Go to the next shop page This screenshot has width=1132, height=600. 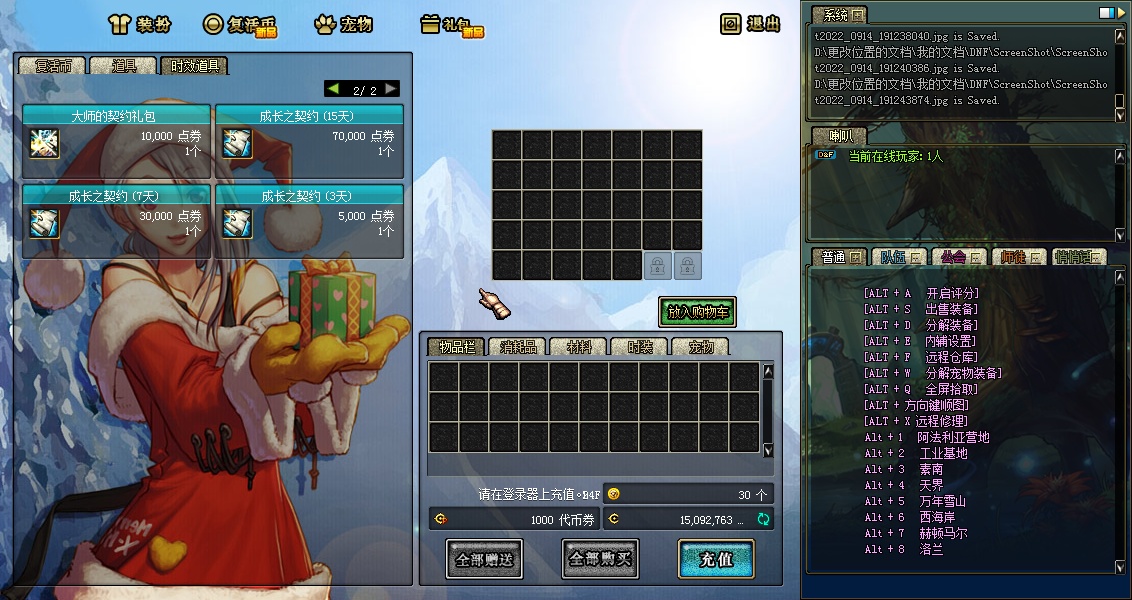(391, 89)
